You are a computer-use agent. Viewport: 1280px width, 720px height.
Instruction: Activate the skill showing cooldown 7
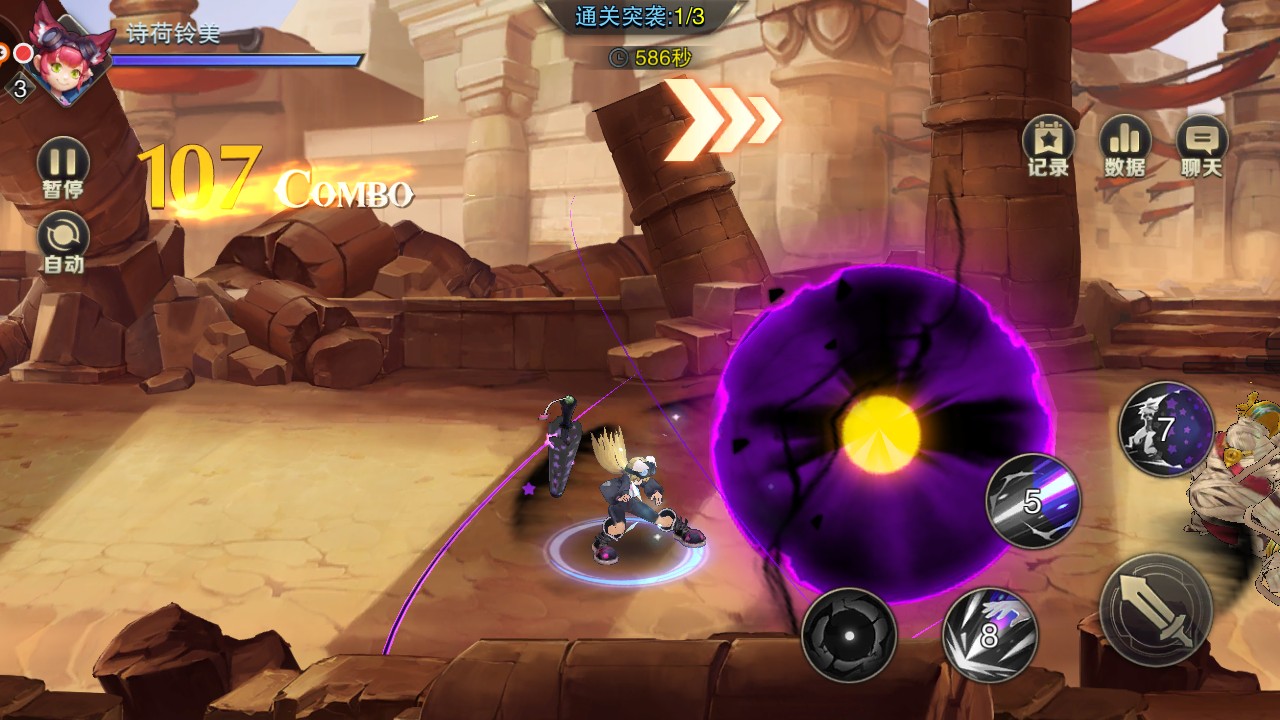point(1165,429)
